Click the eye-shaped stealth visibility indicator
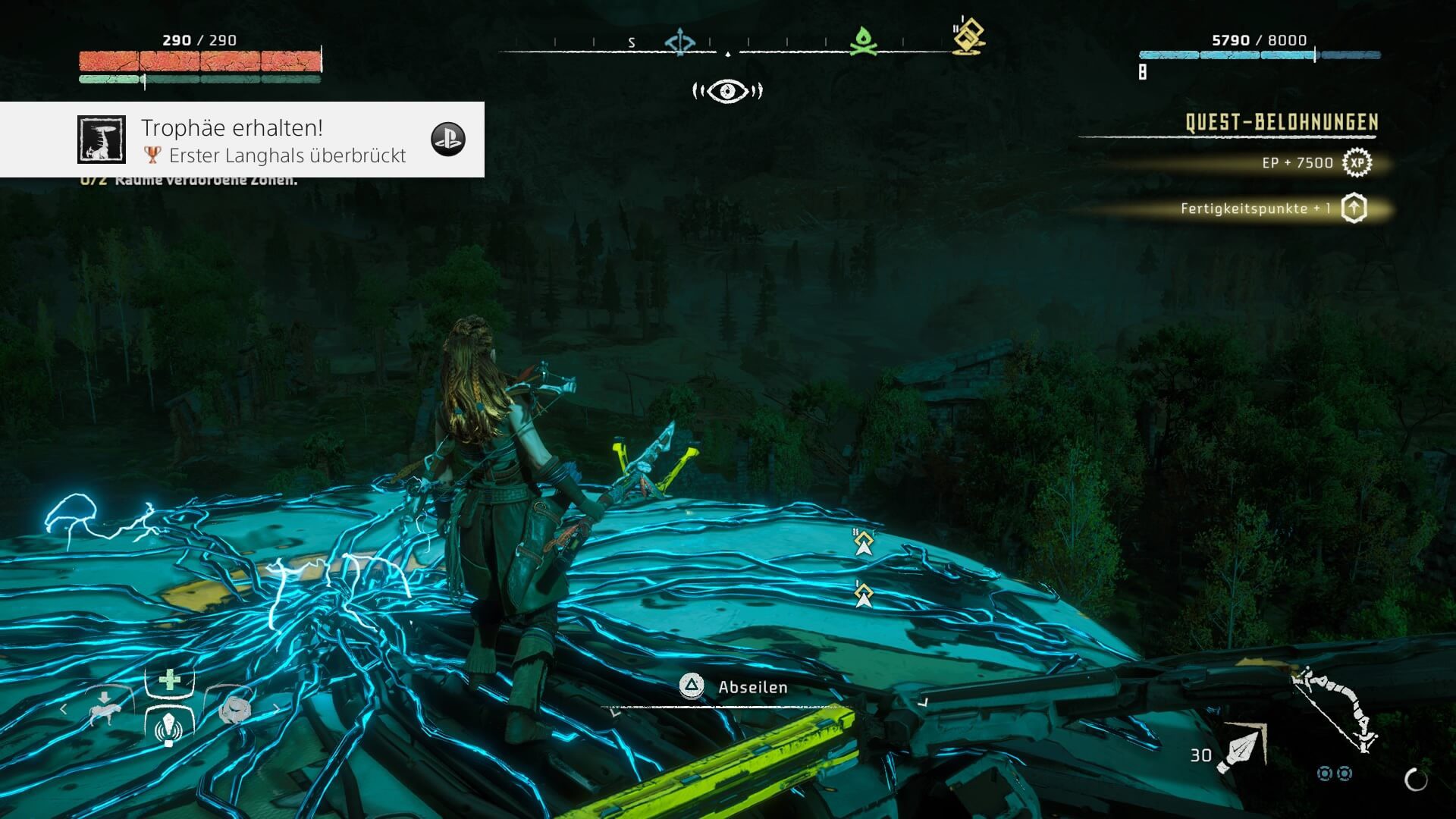Image resolution: width=1456 pixels, height=819 pixels. [x=727, y=92]
